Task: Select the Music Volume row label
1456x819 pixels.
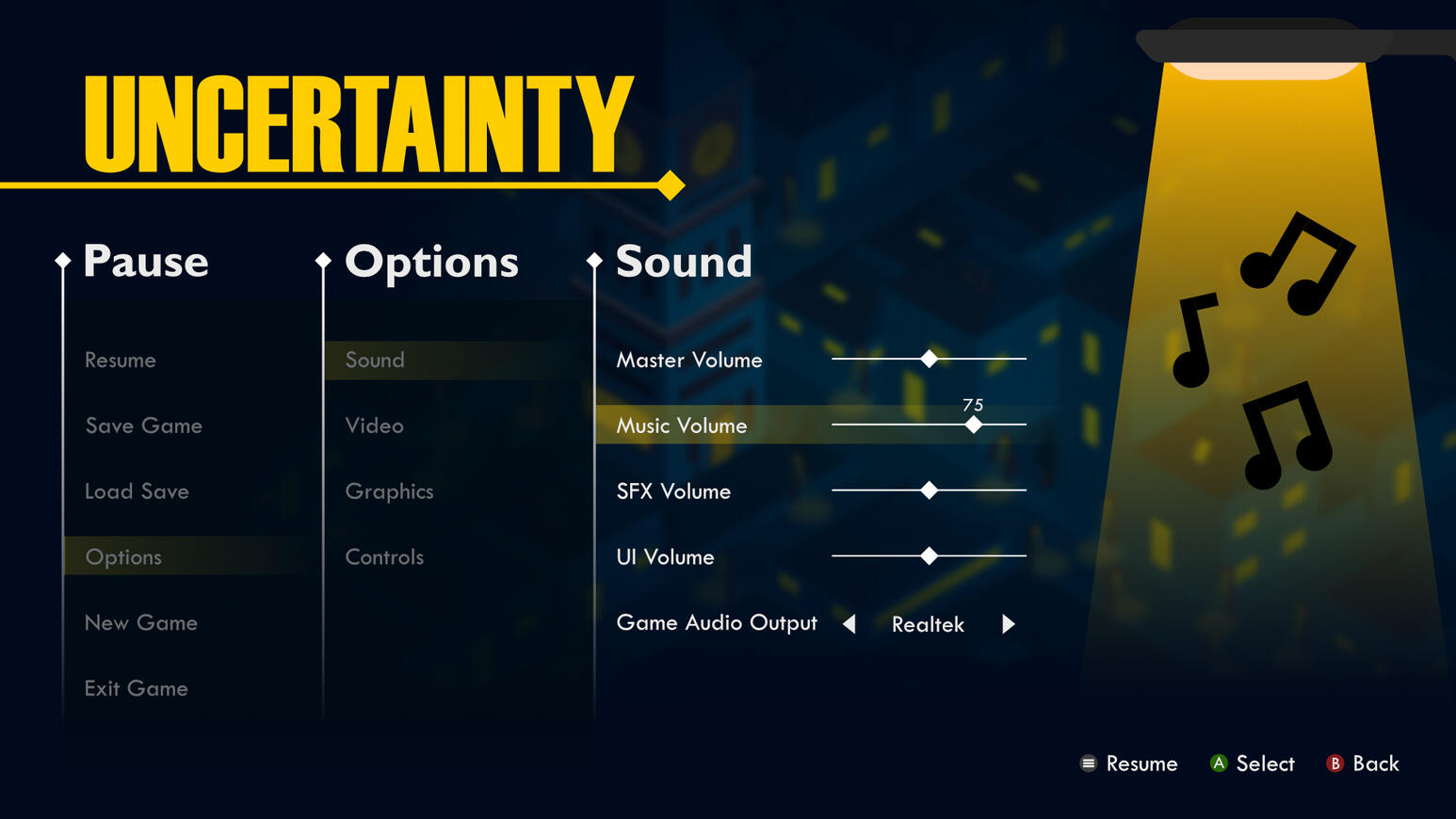Action: pyautogui.click(x=682, y=426)
